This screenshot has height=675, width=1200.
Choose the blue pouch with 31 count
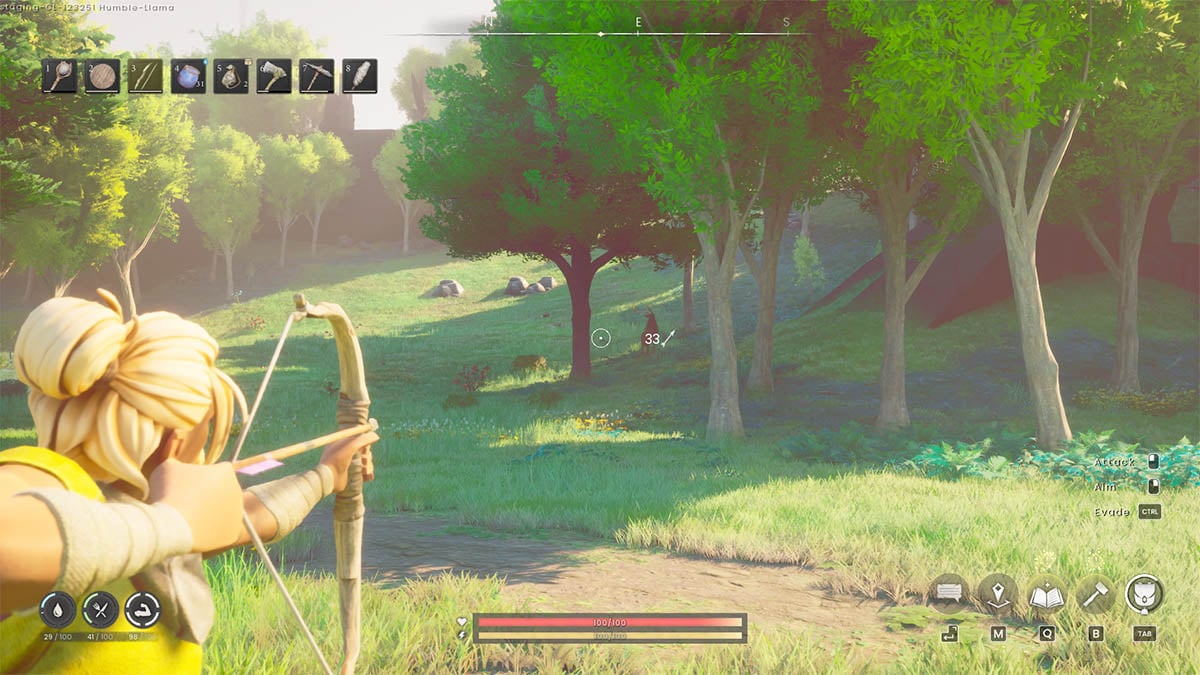click(188, 77)
